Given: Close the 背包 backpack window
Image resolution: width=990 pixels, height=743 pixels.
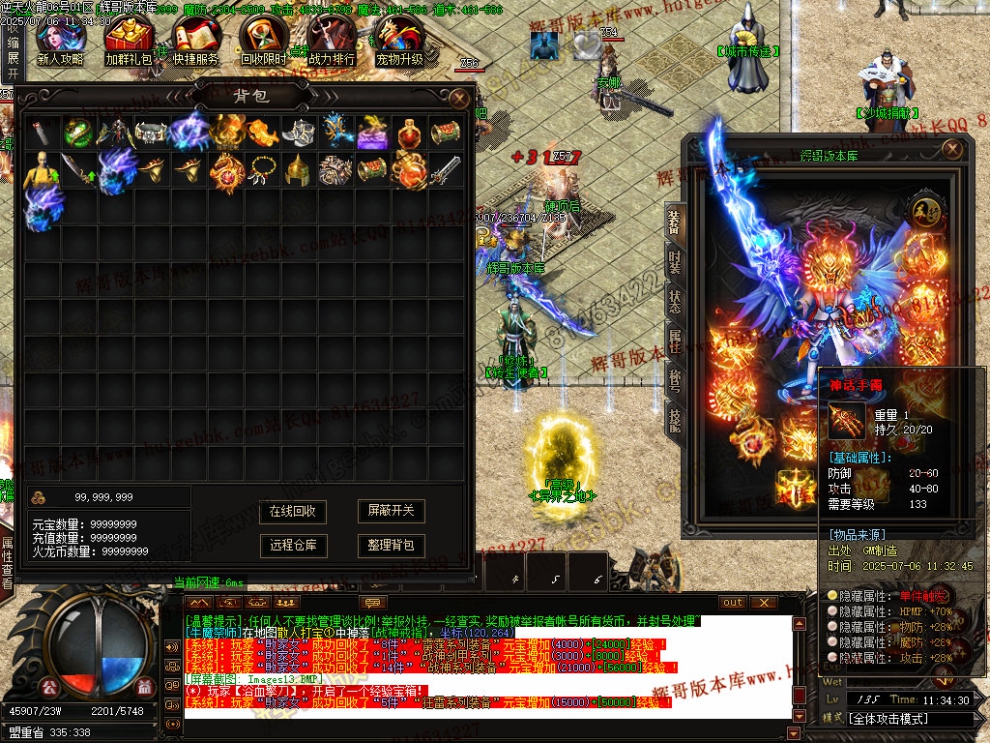Looking at the screenshot, I should [x=459, y=98].
